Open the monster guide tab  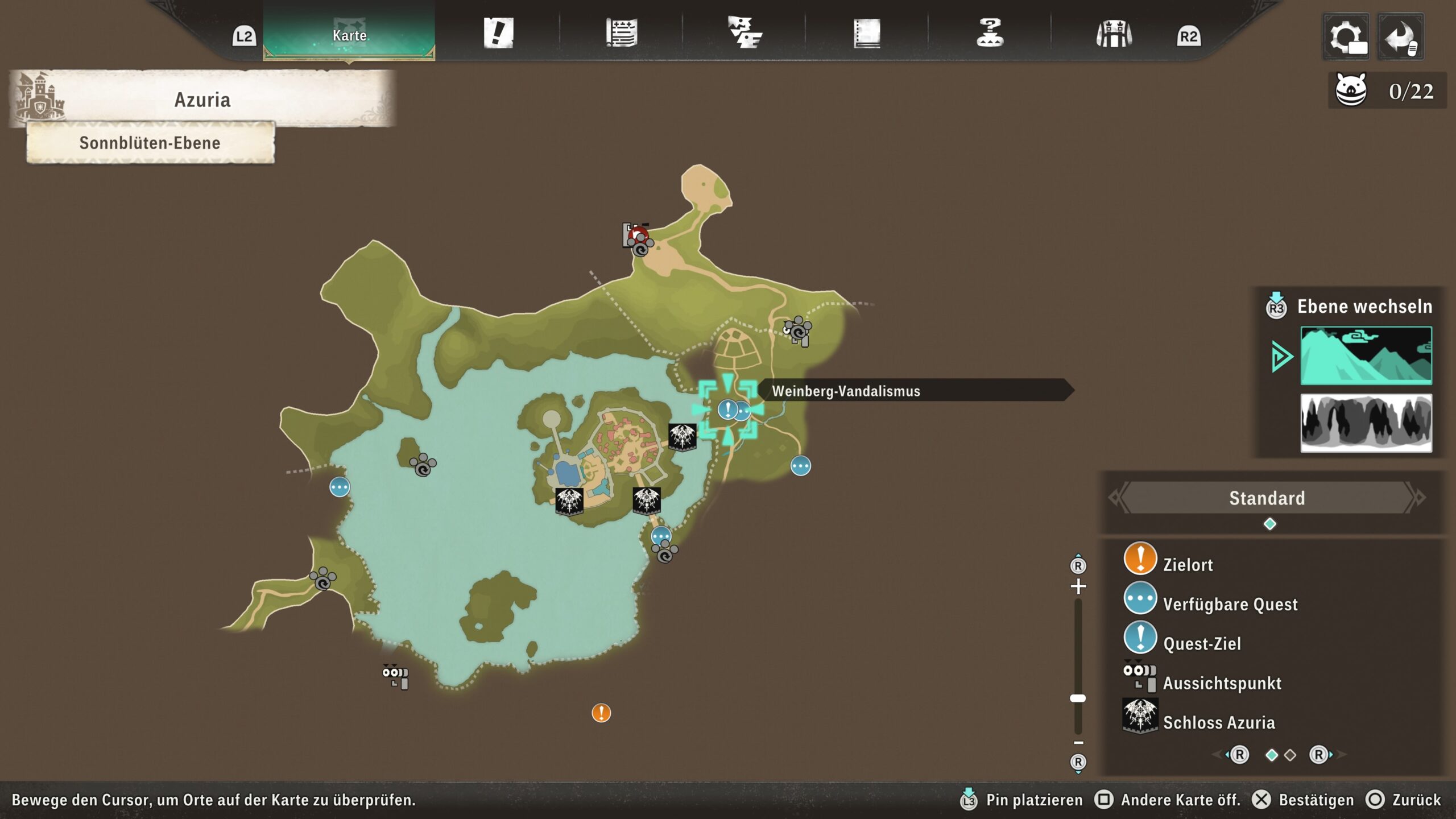744,33
